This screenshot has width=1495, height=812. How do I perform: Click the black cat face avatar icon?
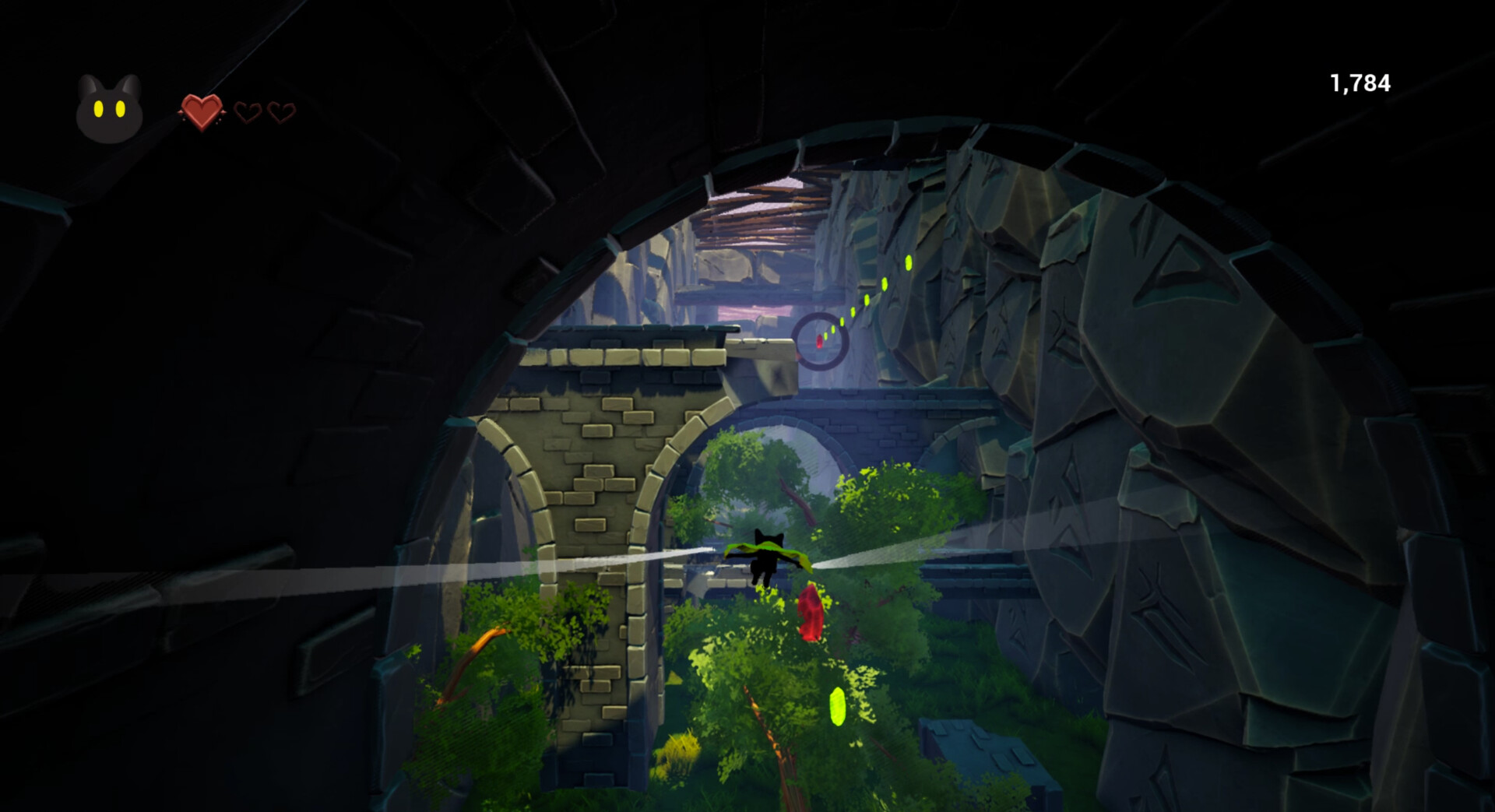[109, 109]
